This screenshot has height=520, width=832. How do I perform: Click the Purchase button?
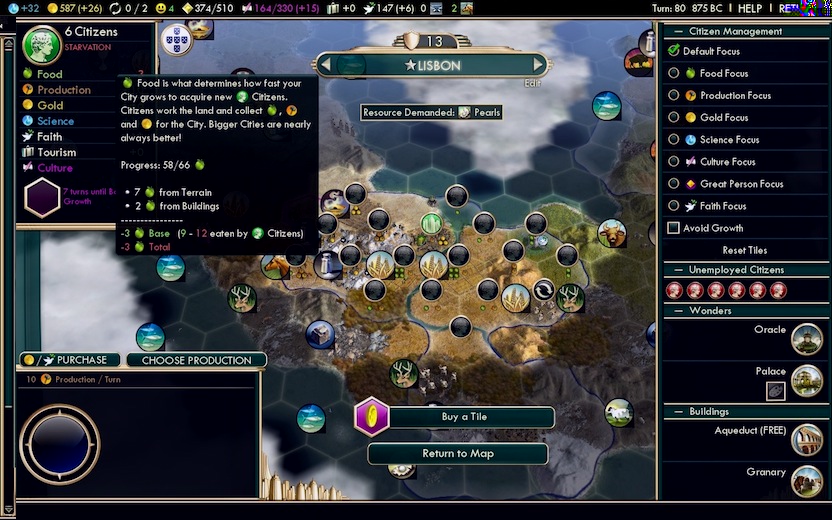click(72, 360)
